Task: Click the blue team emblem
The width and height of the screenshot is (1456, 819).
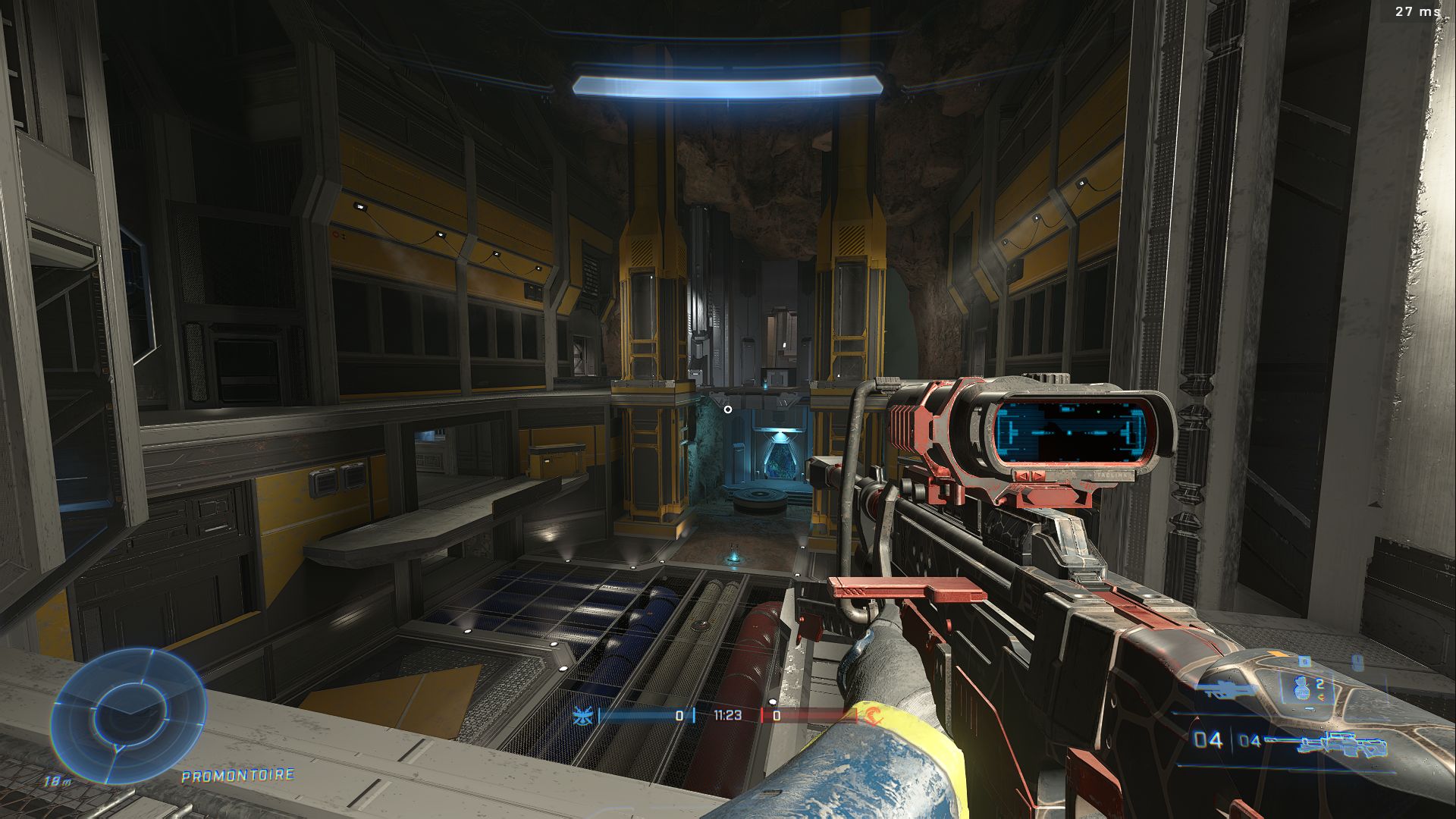Action: click(x=583, y=715)
